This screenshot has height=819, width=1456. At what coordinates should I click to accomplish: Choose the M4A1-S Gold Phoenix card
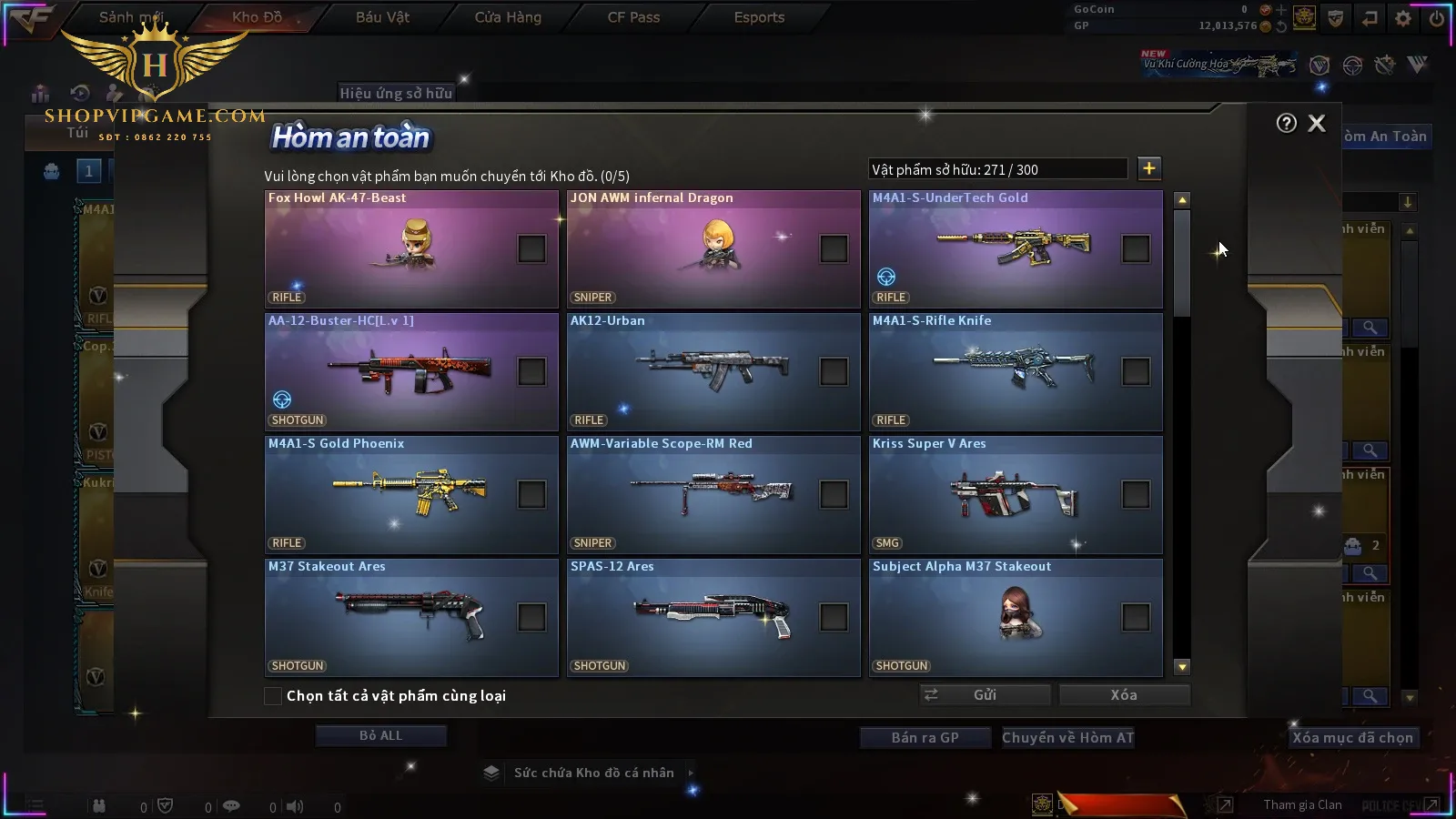(x=411, y=495)
